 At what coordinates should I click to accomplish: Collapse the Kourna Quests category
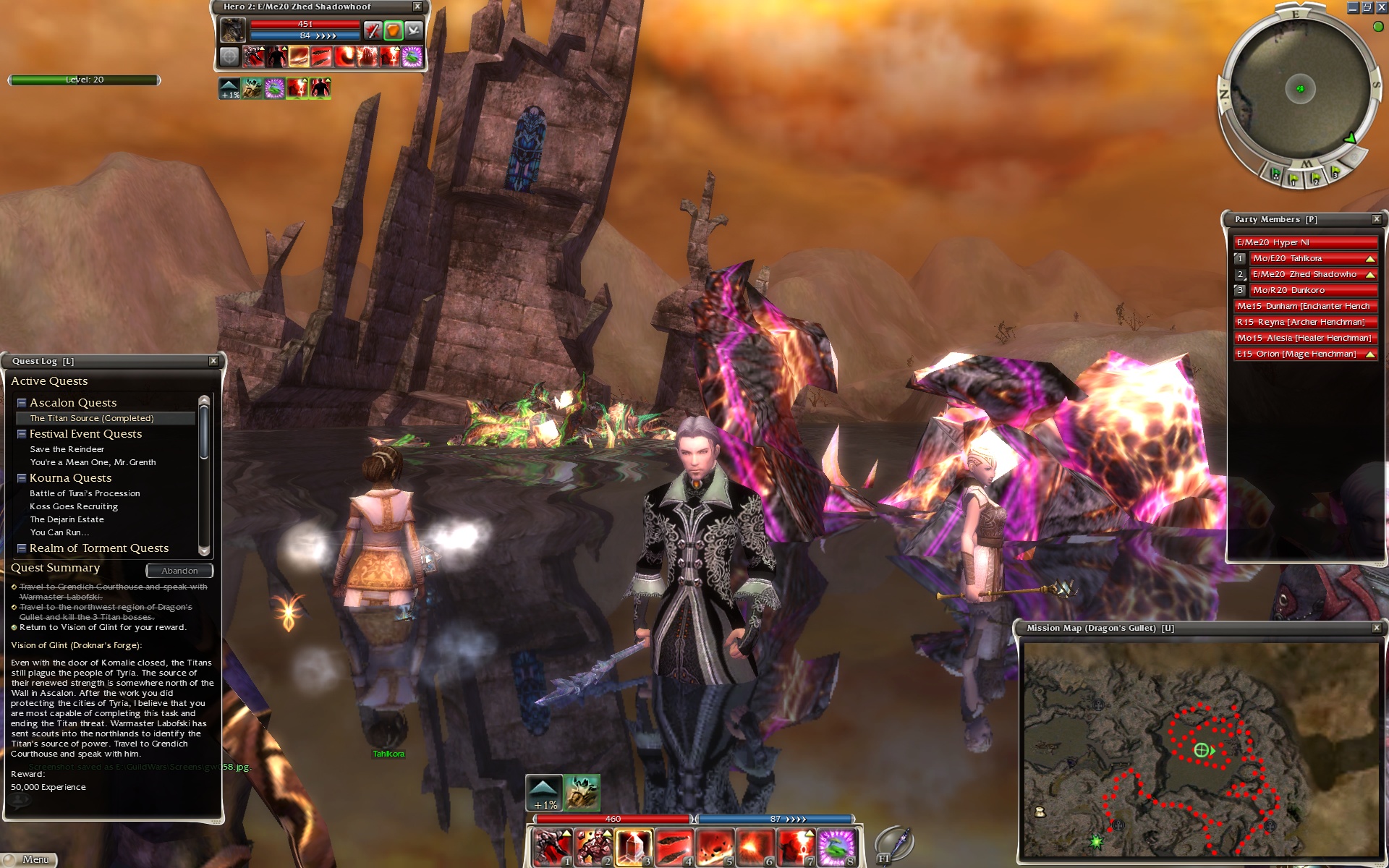[x=22, y=478]
